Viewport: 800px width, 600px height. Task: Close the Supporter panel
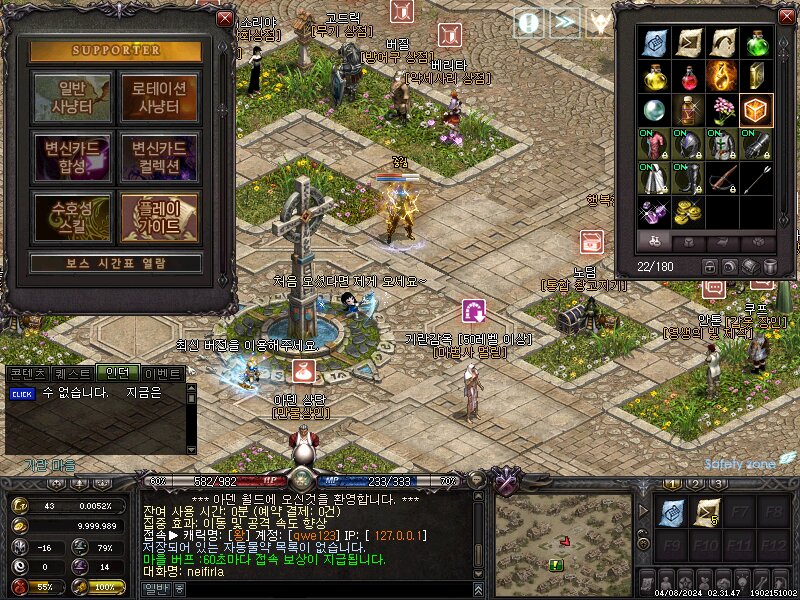[224, 18]
